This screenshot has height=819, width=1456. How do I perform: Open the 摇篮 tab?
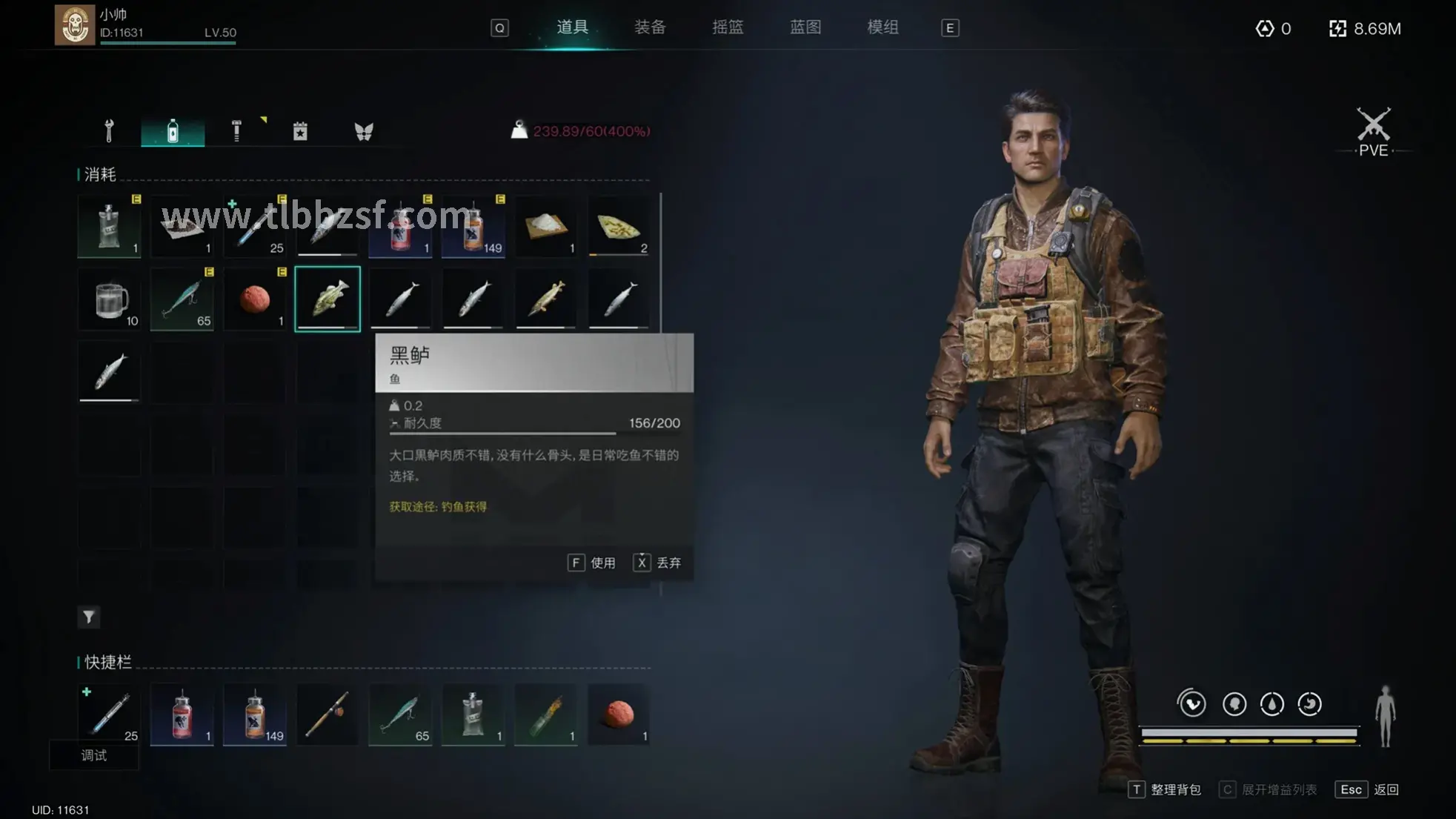[727, 27]
